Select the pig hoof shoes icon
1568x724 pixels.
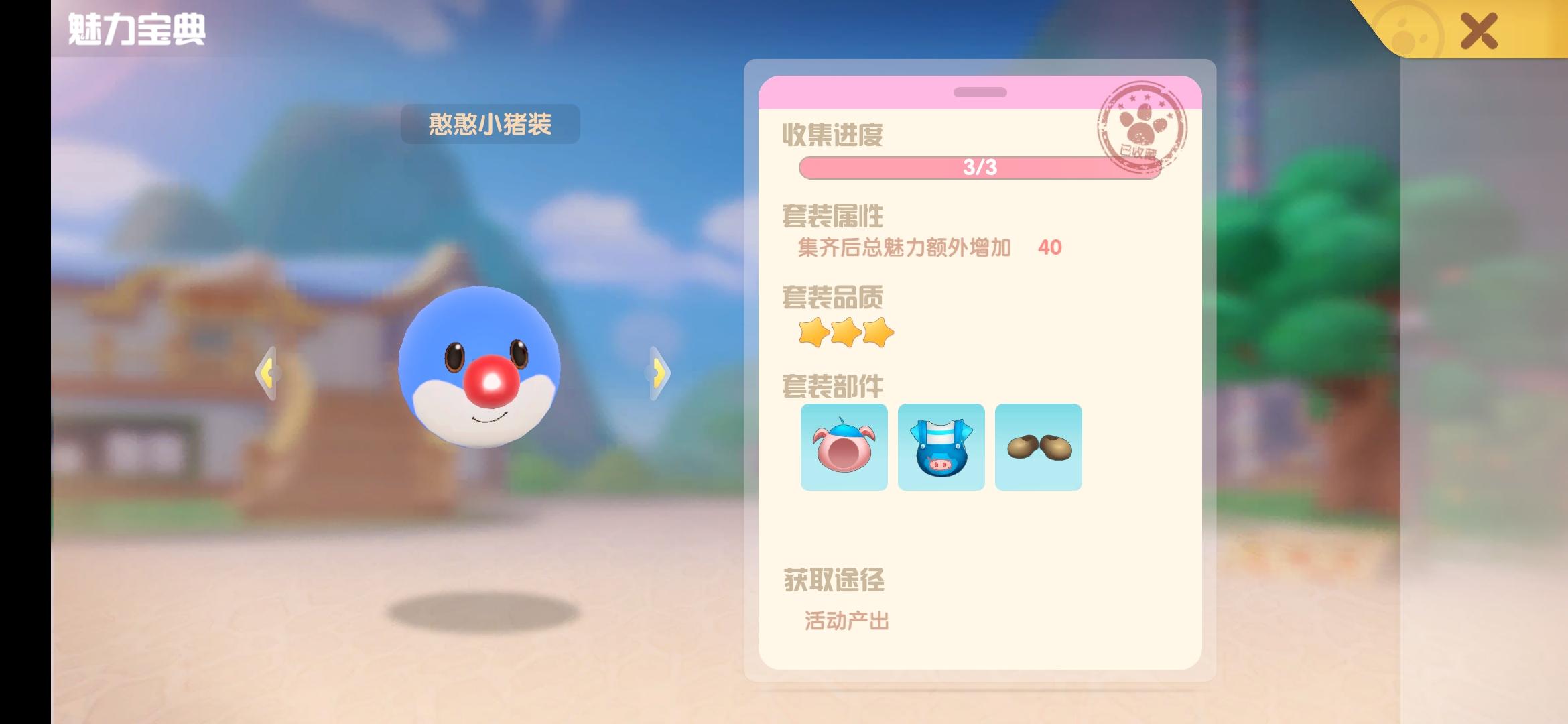click(x=1038, y=446)
